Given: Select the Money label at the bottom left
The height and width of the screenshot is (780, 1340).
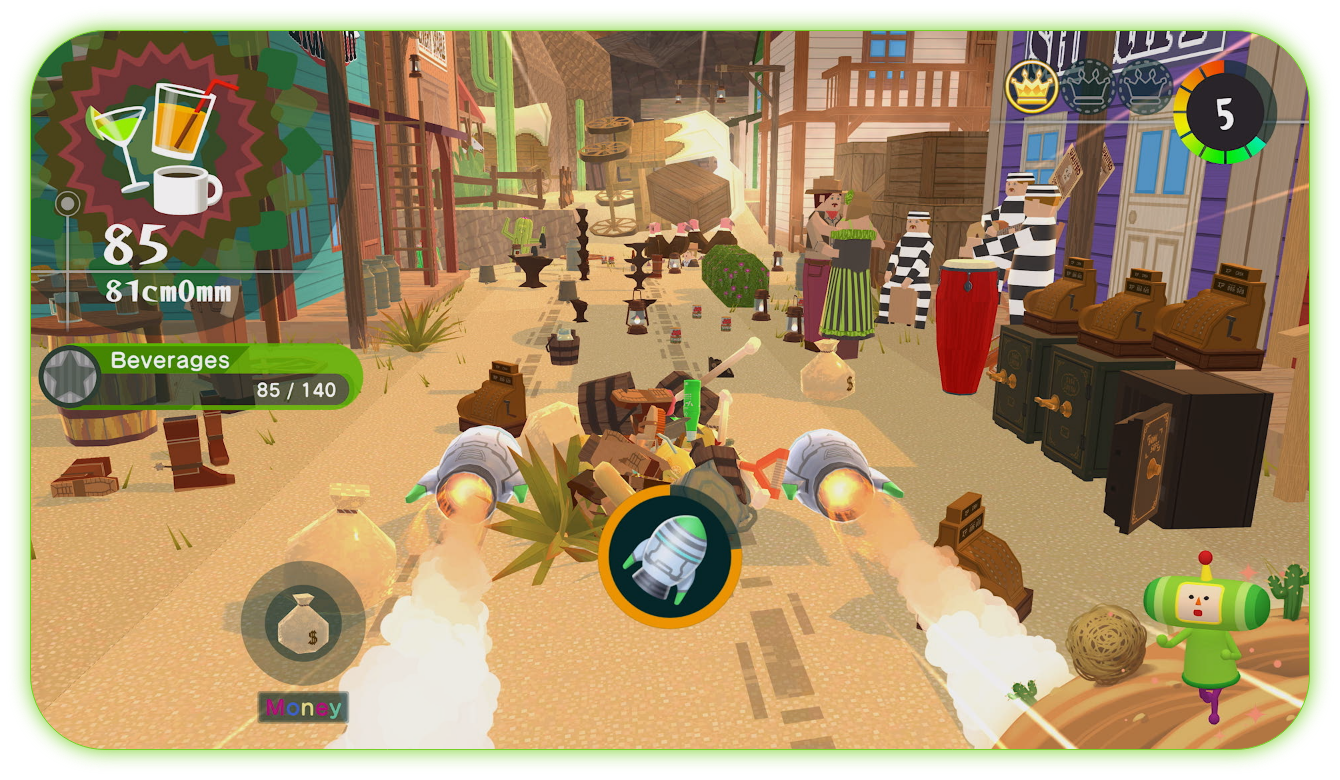Looking at the screenshot, I should pos(302,707).
